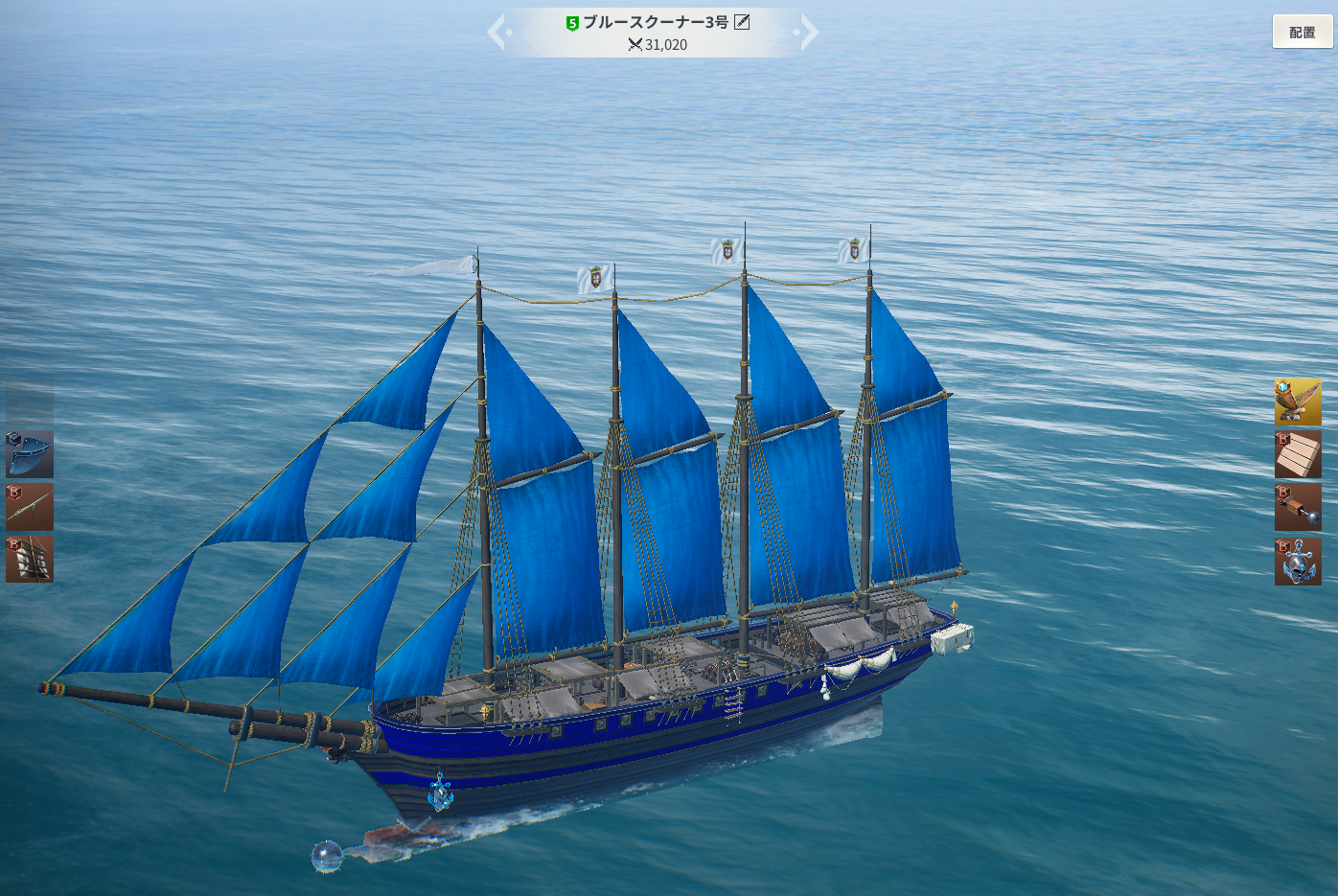Edit the ship name ブルースクーナー3号
Screen dimensions: 1338x896
coord(742,22)
